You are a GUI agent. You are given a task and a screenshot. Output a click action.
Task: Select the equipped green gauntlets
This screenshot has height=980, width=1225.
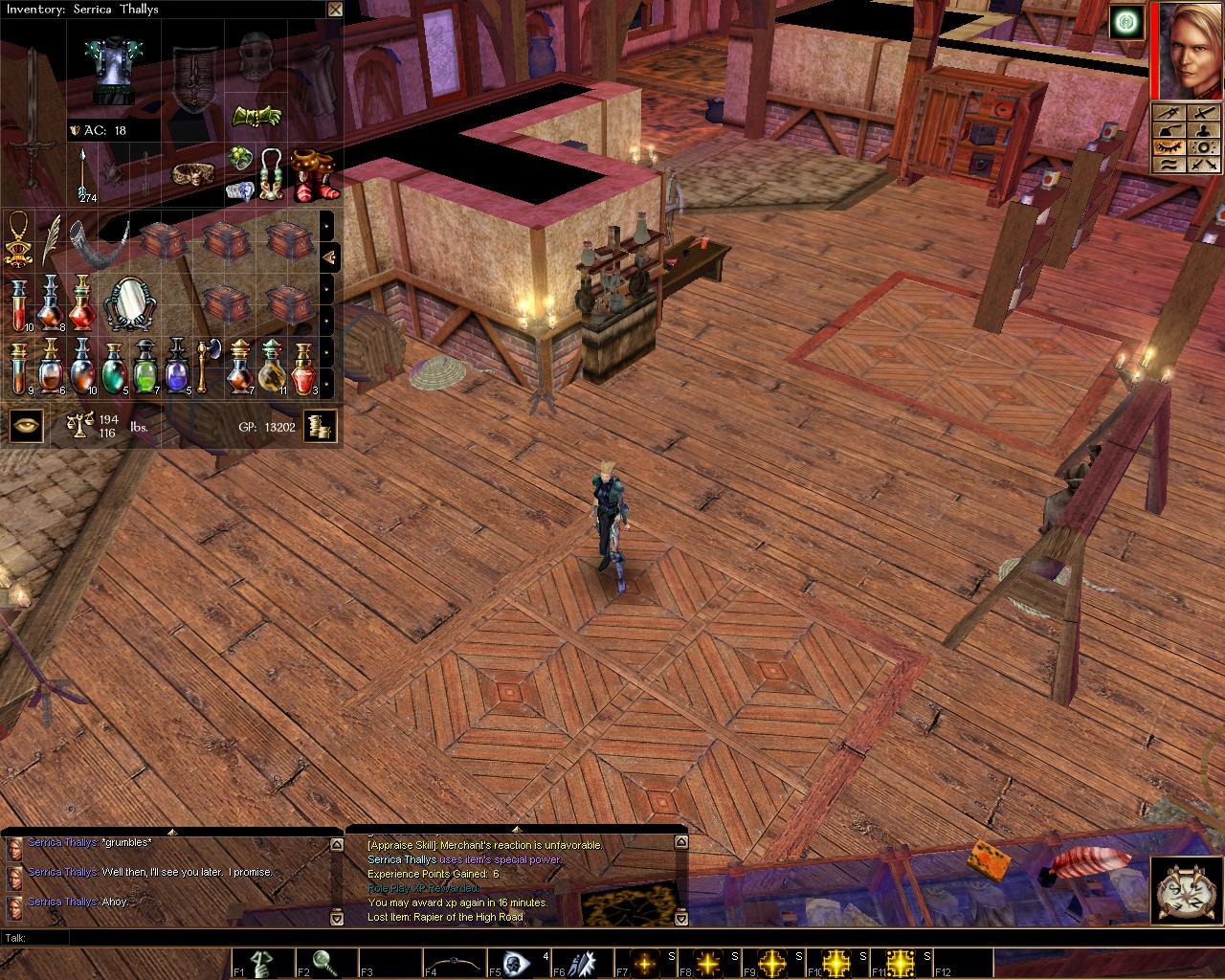click(257, 117)
